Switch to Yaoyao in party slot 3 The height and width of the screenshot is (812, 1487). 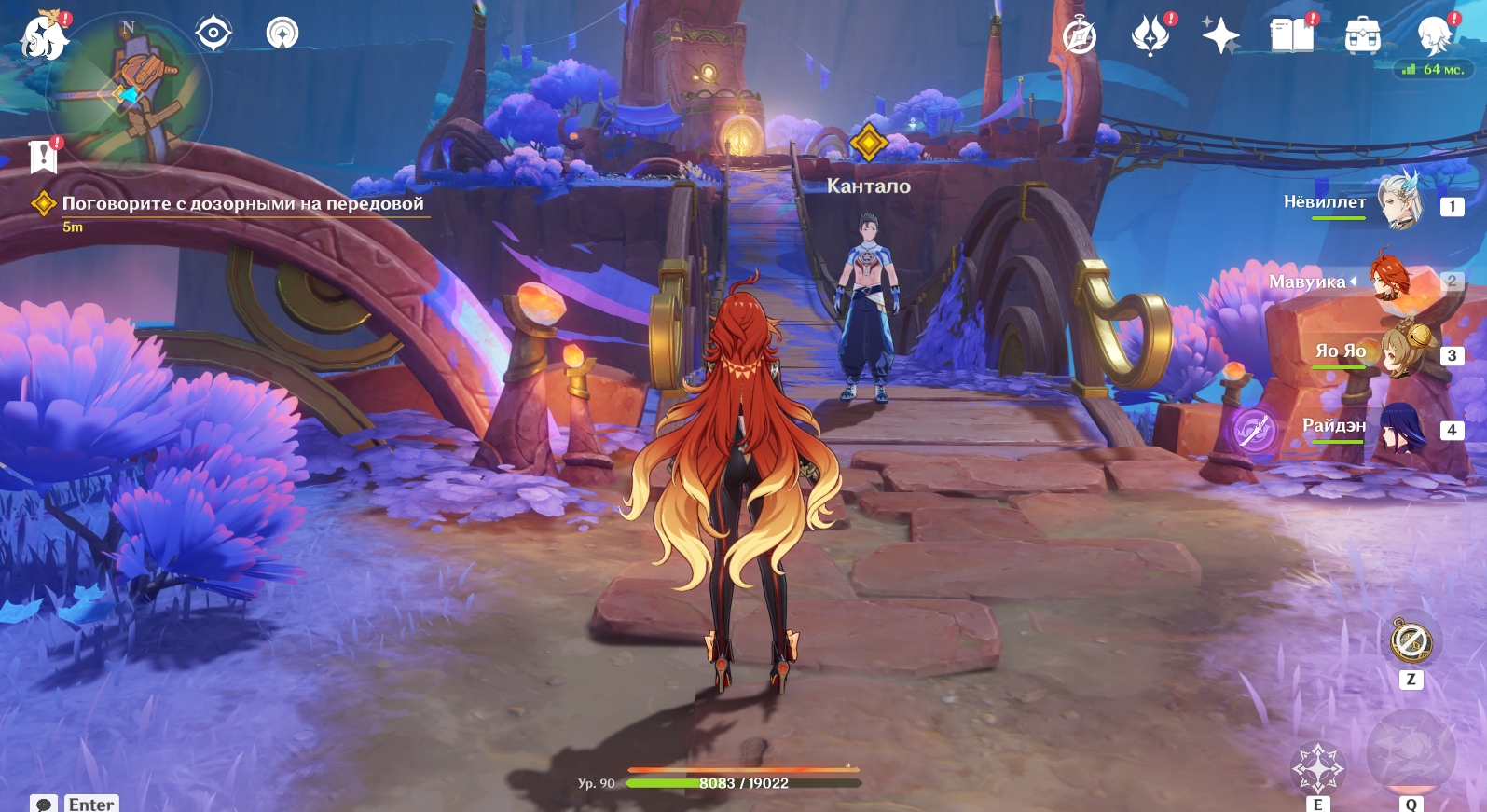click(x=1398, y=352)
